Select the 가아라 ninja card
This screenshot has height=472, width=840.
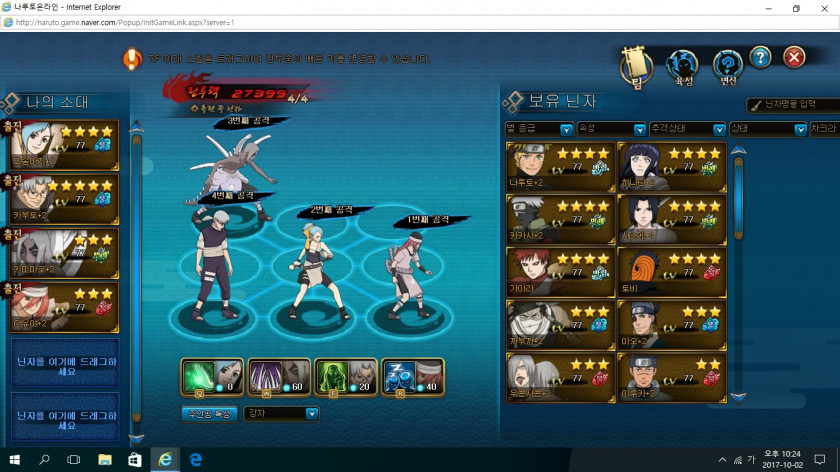pos(560,271)
